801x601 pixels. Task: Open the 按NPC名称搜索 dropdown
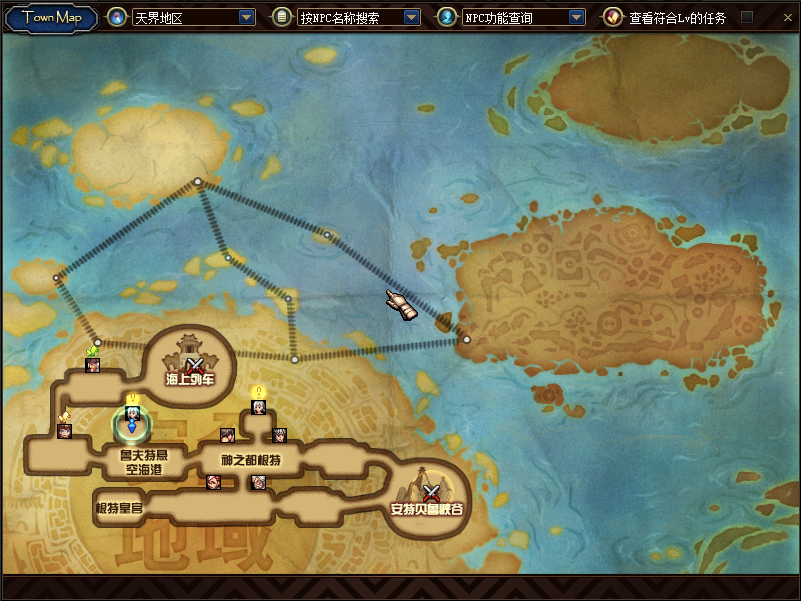[411, 17]
